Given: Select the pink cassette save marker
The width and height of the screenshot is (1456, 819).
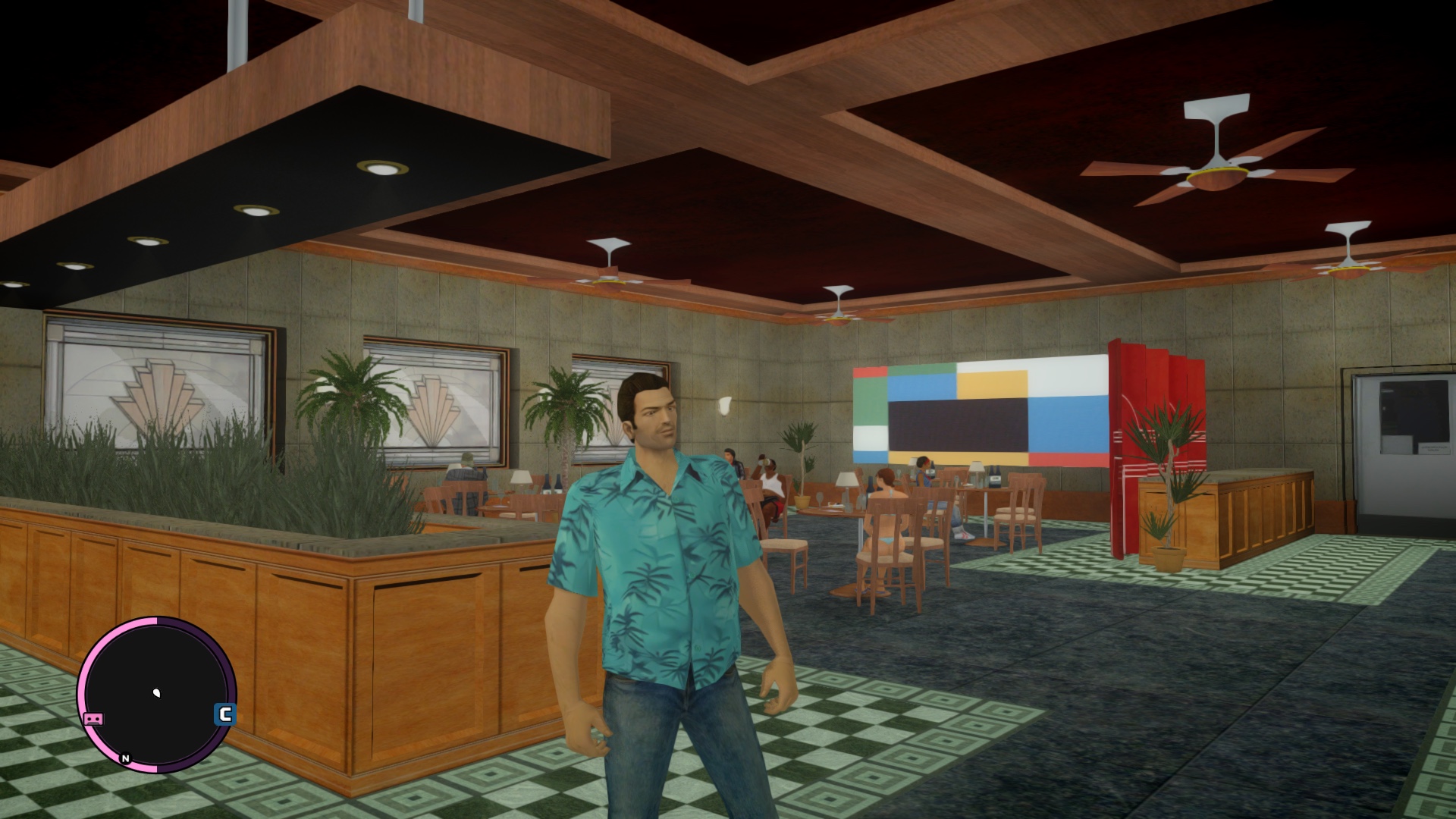Looking at the screenshot, I should (93, 719).
